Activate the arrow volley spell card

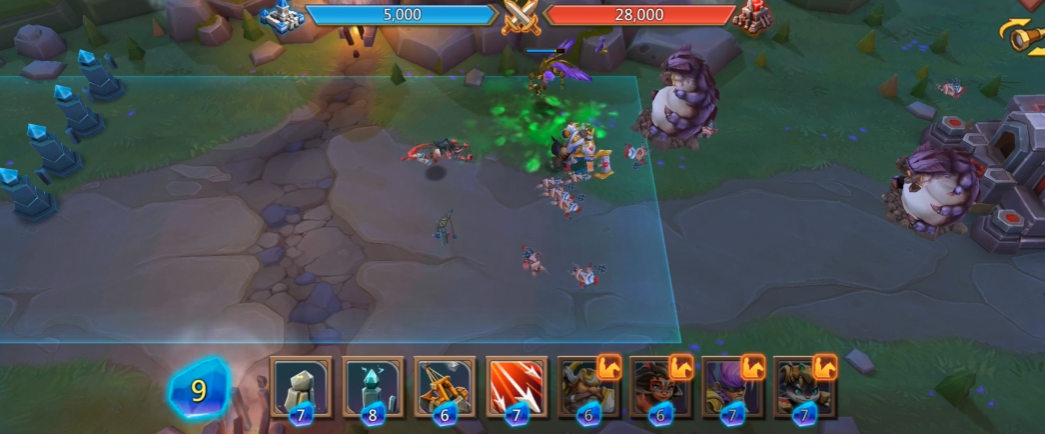517,387
